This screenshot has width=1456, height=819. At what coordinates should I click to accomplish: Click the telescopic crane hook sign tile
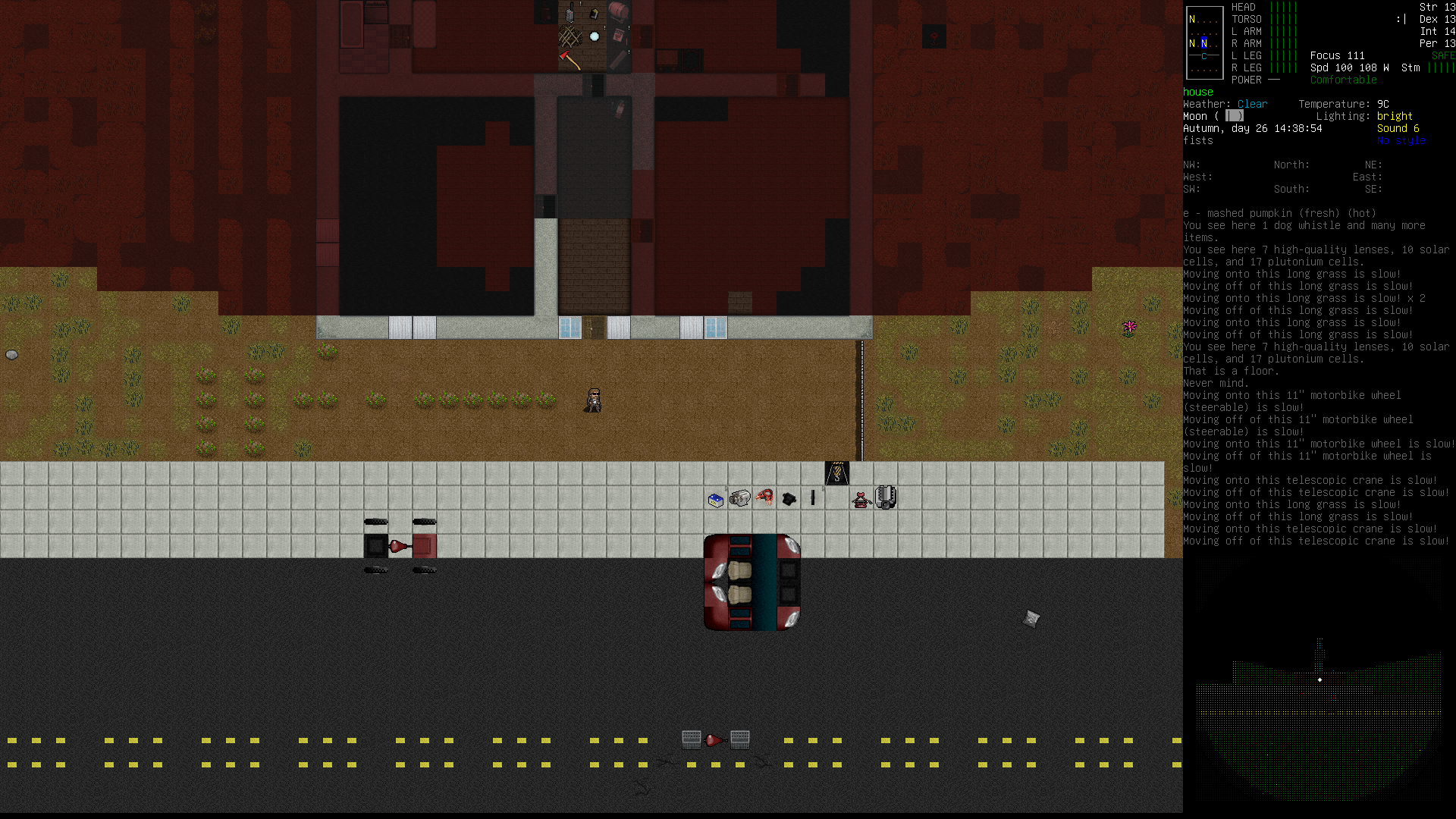836,472
